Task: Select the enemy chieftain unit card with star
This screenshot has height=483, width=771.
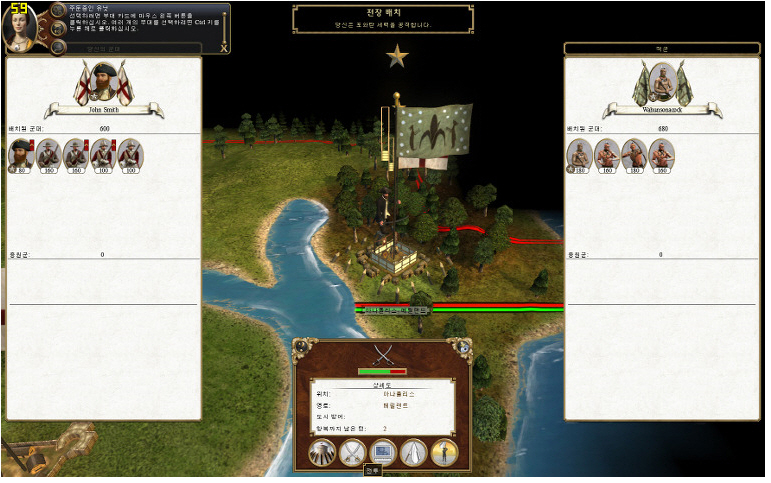Action: tap(580, 154)
